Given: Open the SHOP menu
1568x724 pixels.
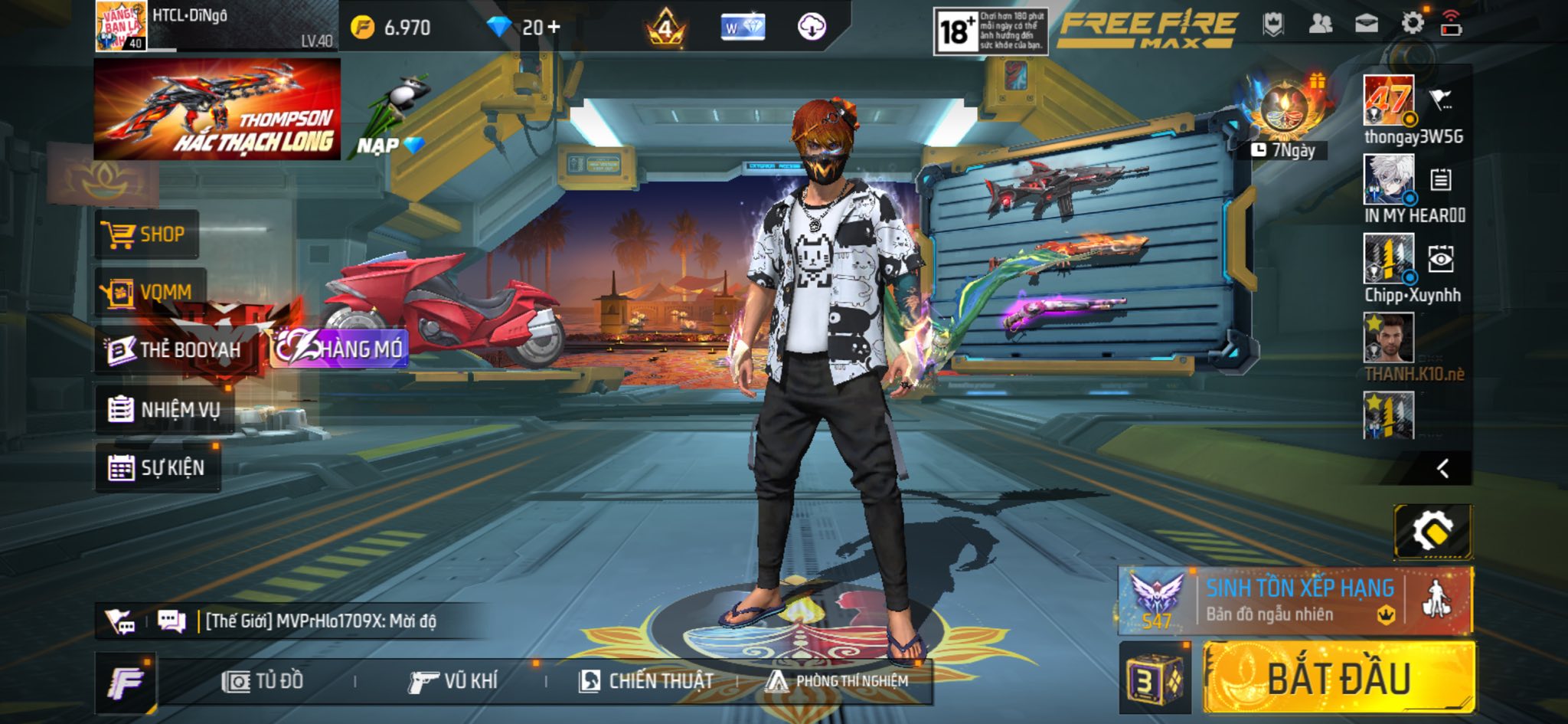Looking at the screenshot, I should coord(147,234).
